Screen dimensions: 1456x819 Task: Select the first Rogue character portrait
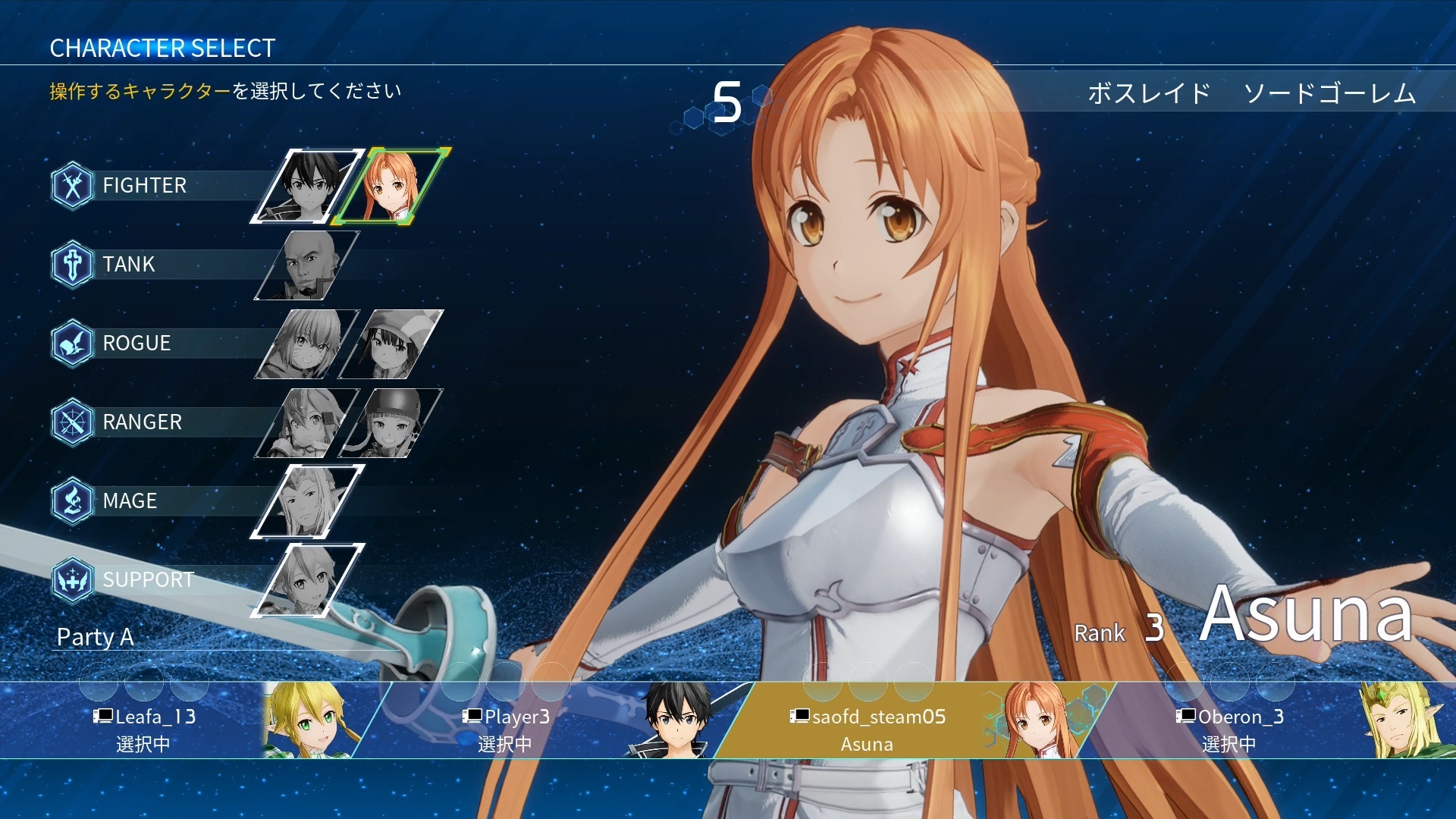[307, 344]
